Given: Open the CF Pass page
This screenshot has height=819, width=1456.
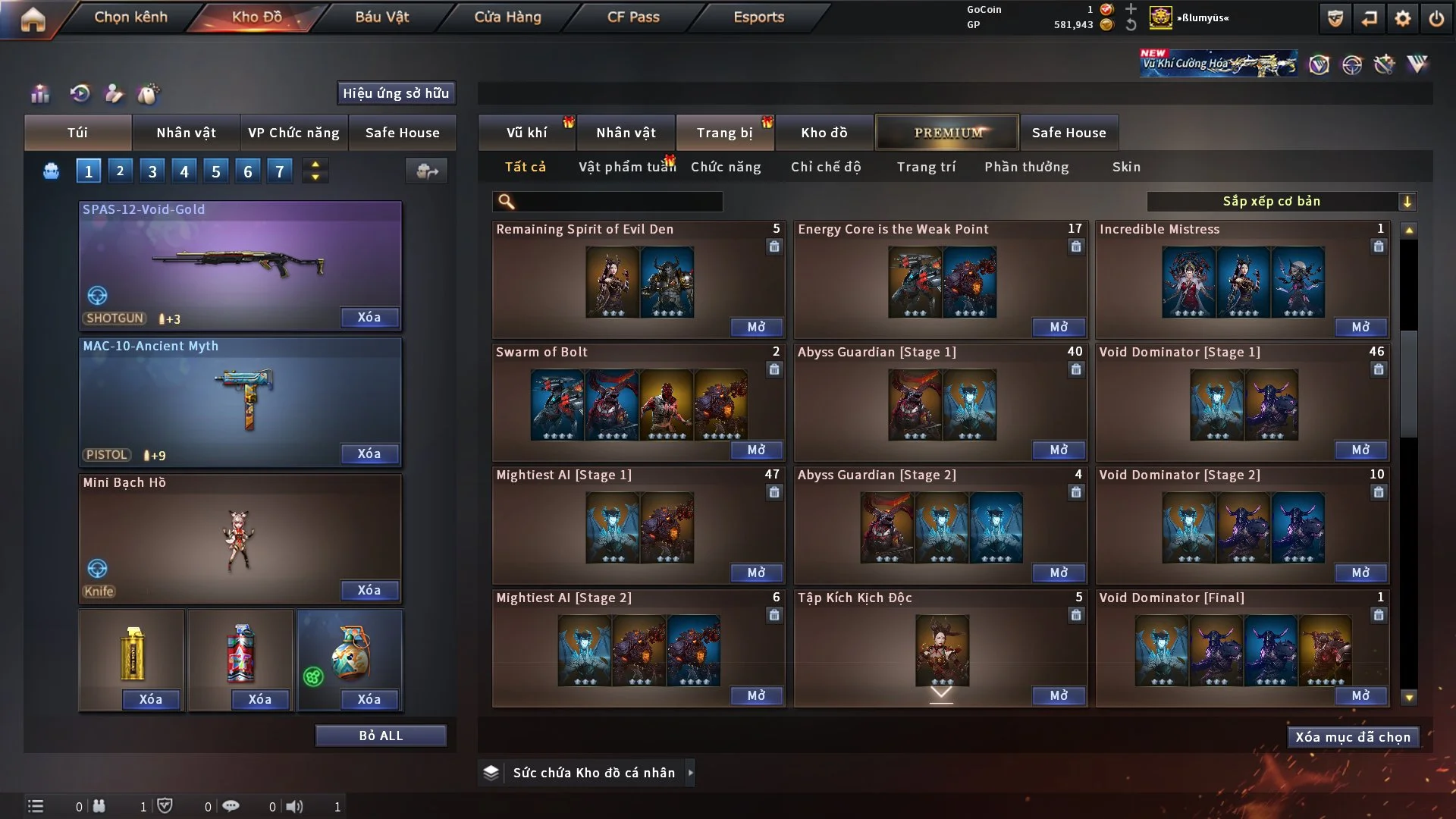Looking at the screenshot, I should (x=633, y=17).
